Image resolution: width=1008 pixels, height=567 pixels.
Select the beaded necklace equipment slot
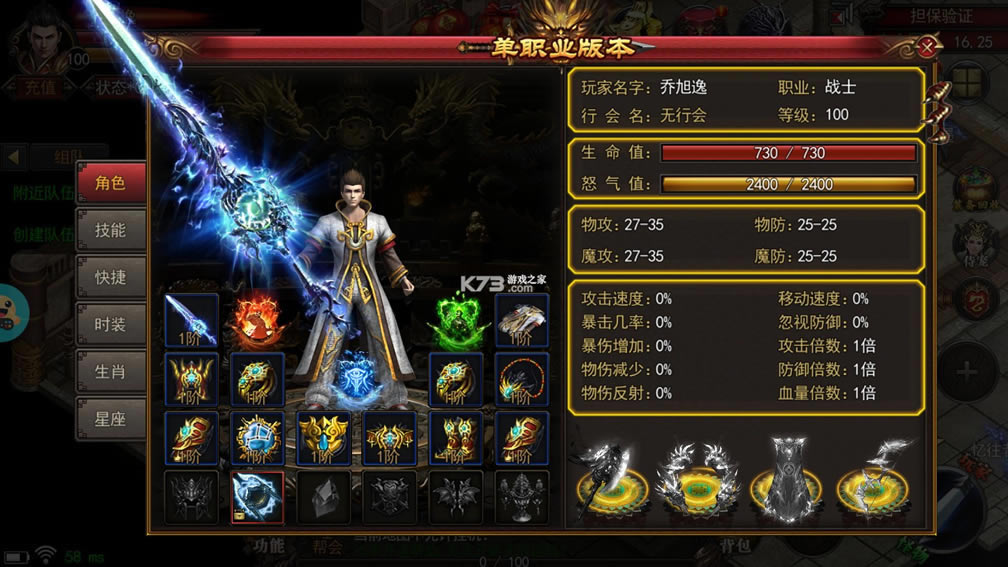pos(522,379)
